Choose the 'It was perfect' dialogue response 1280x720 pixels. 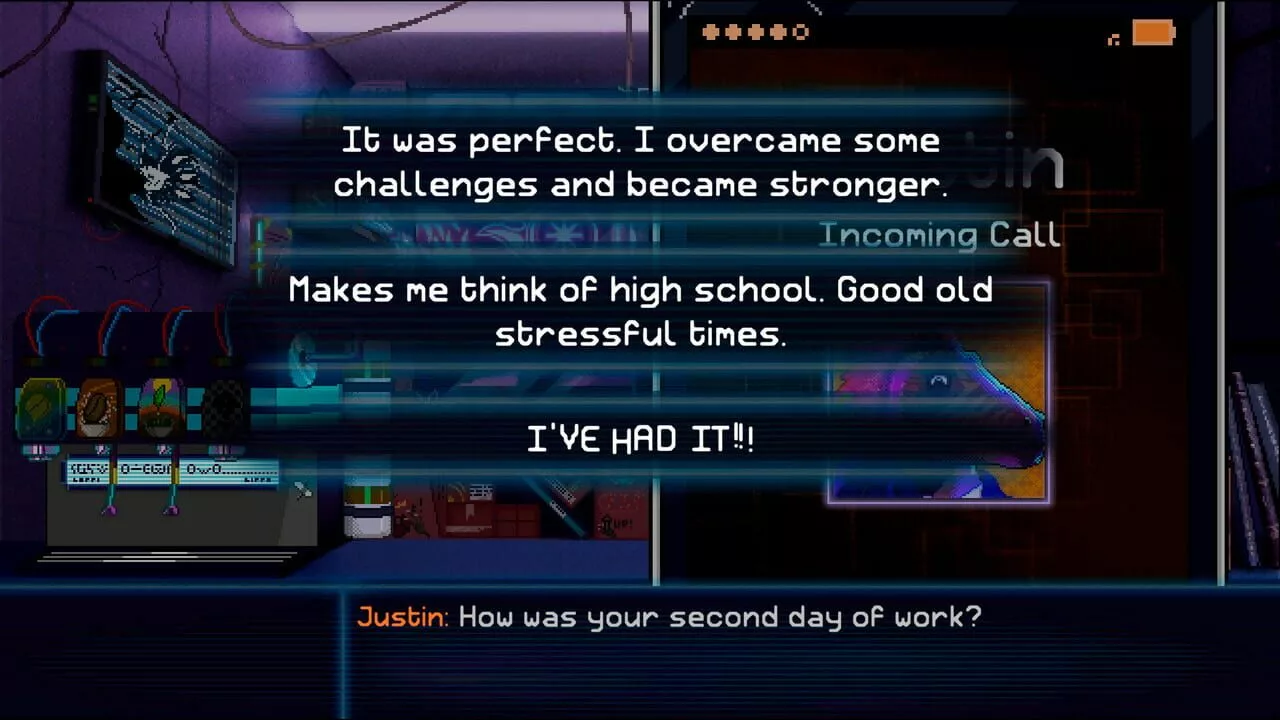(640, 162)
